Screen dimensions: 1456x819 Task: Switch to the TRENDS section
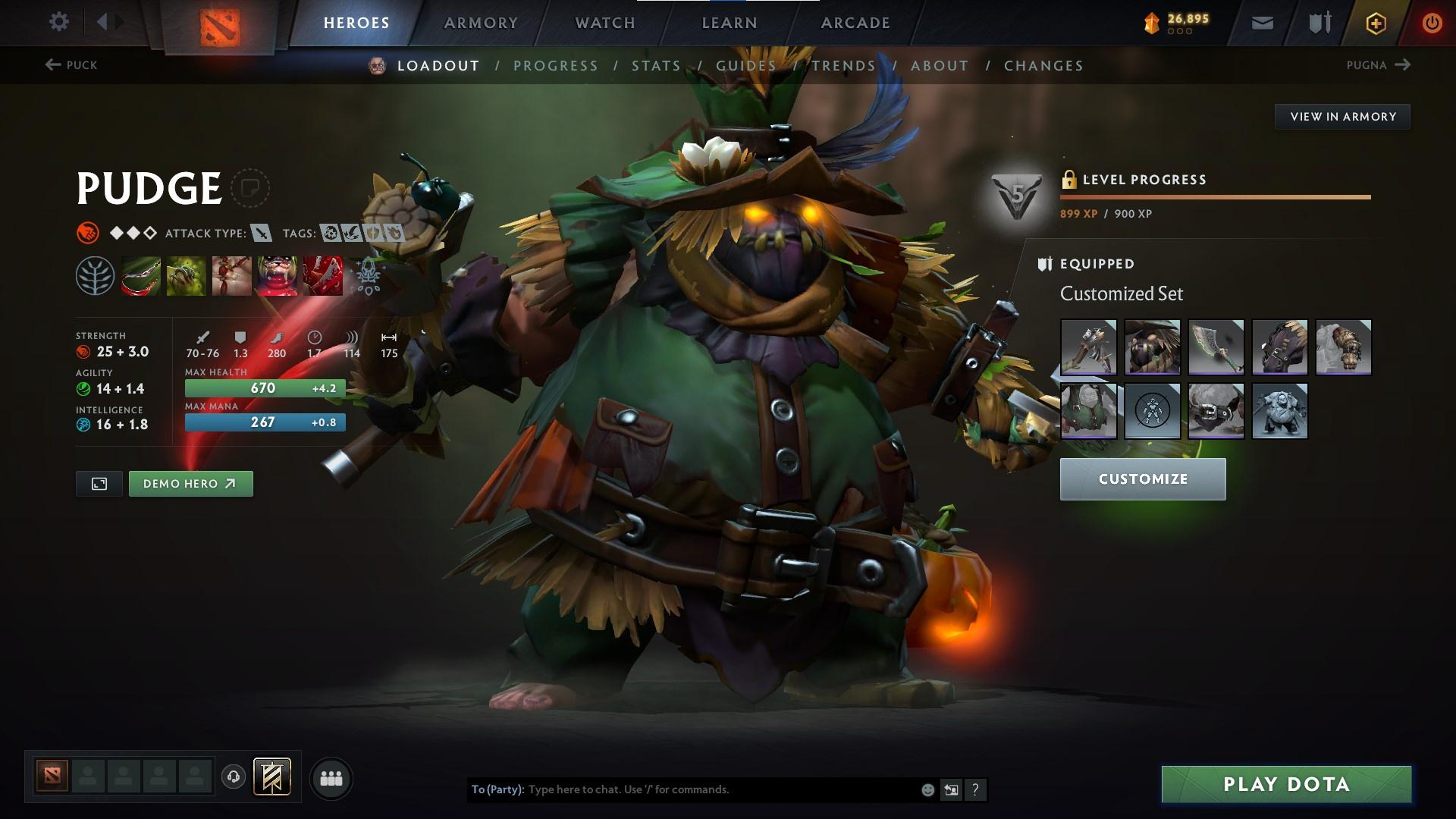point(843,66)
